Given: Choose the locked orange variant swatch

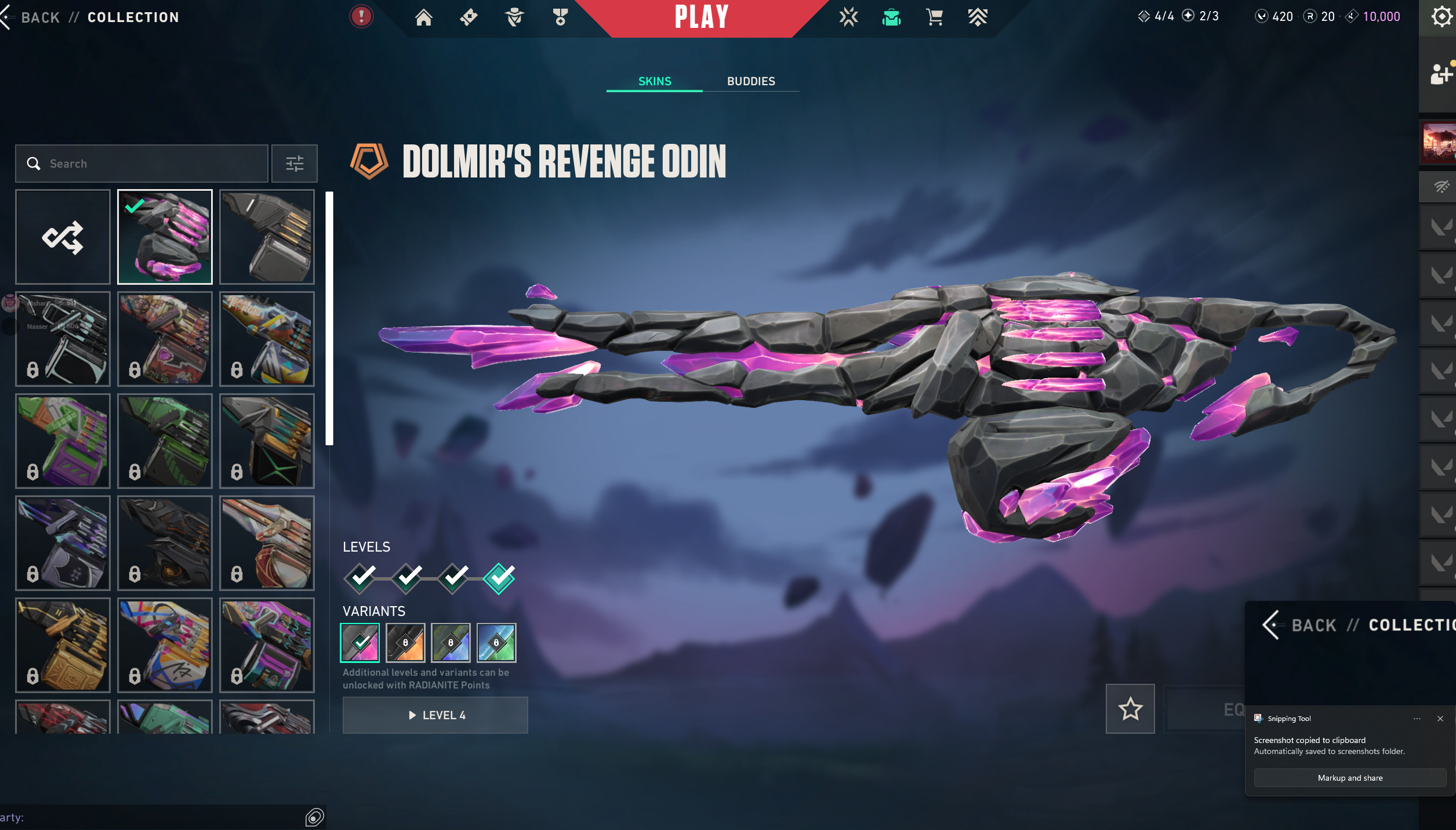Looking at the screenshot, I should [x=405, y=643].
